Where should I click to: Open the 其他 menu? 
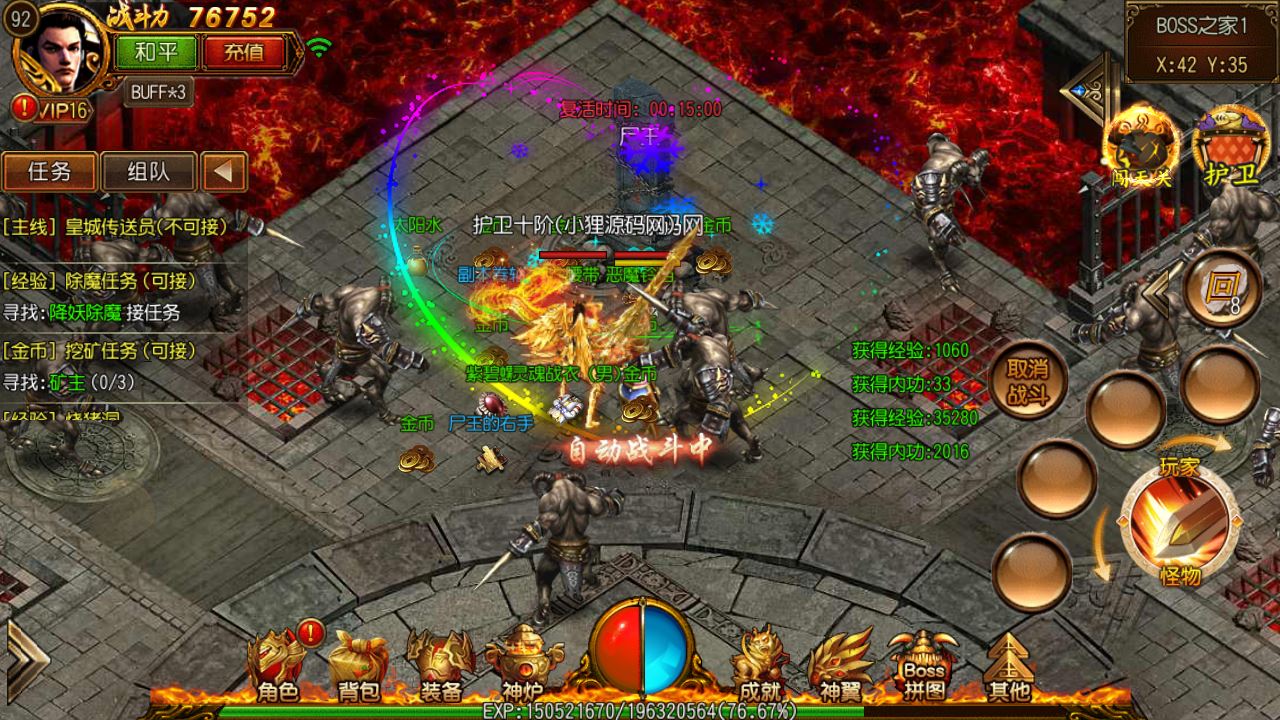1007,664
